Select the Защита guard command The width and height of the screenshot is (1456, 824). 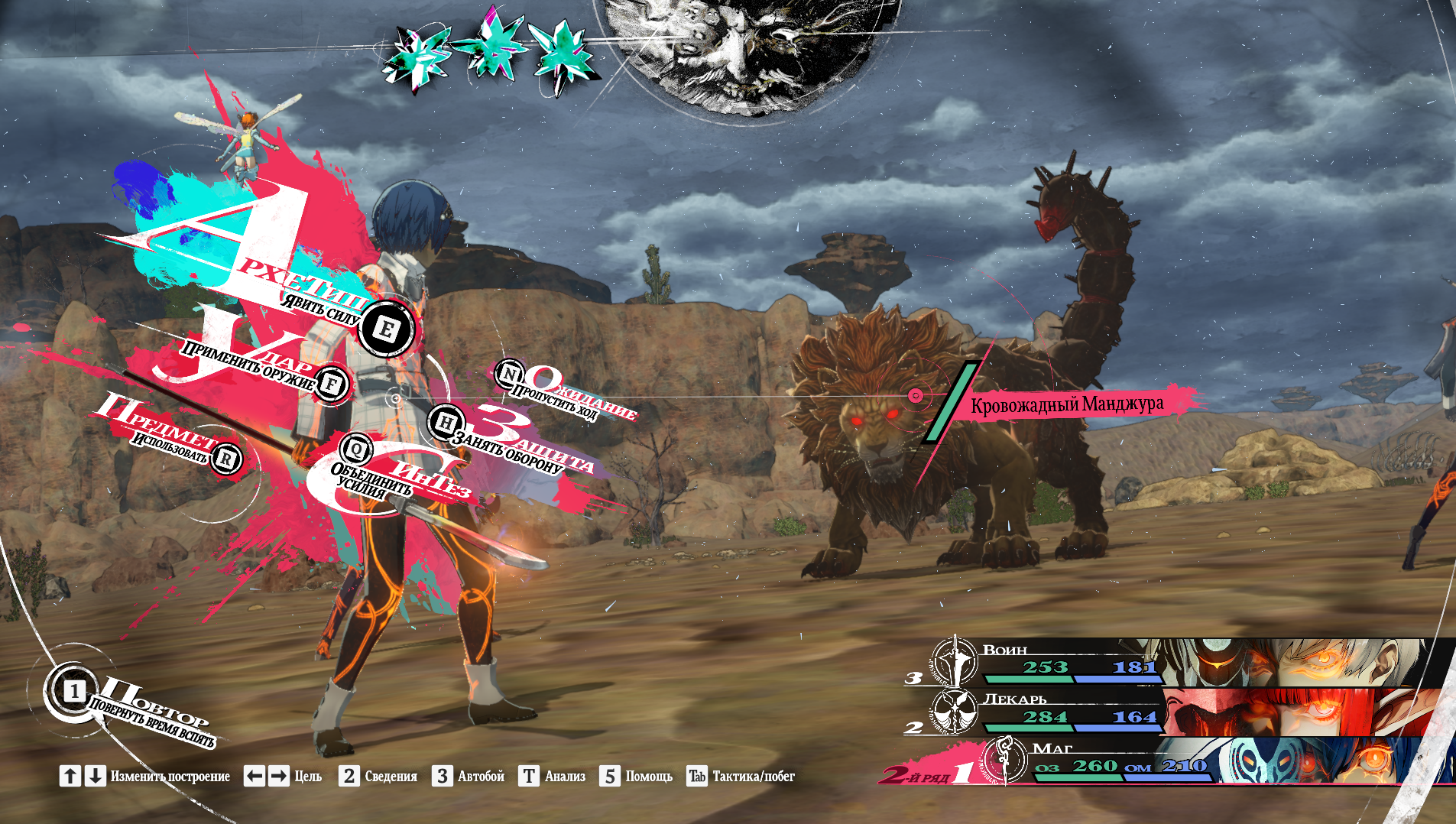tap(446, 423)
